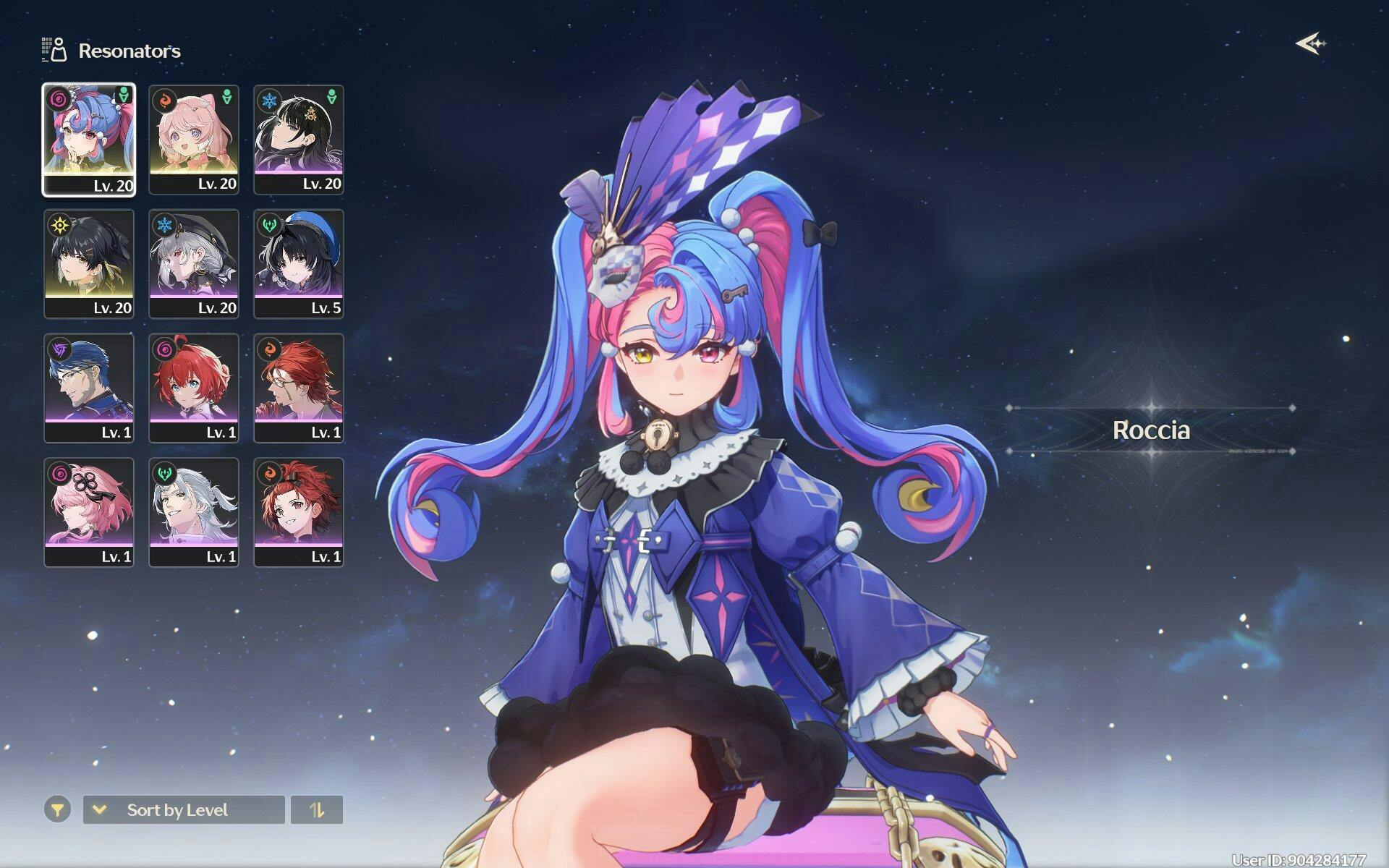This screenshot has height=868, width=1389.
Task: Open the yellow funnel filter button
Action: 57,810
